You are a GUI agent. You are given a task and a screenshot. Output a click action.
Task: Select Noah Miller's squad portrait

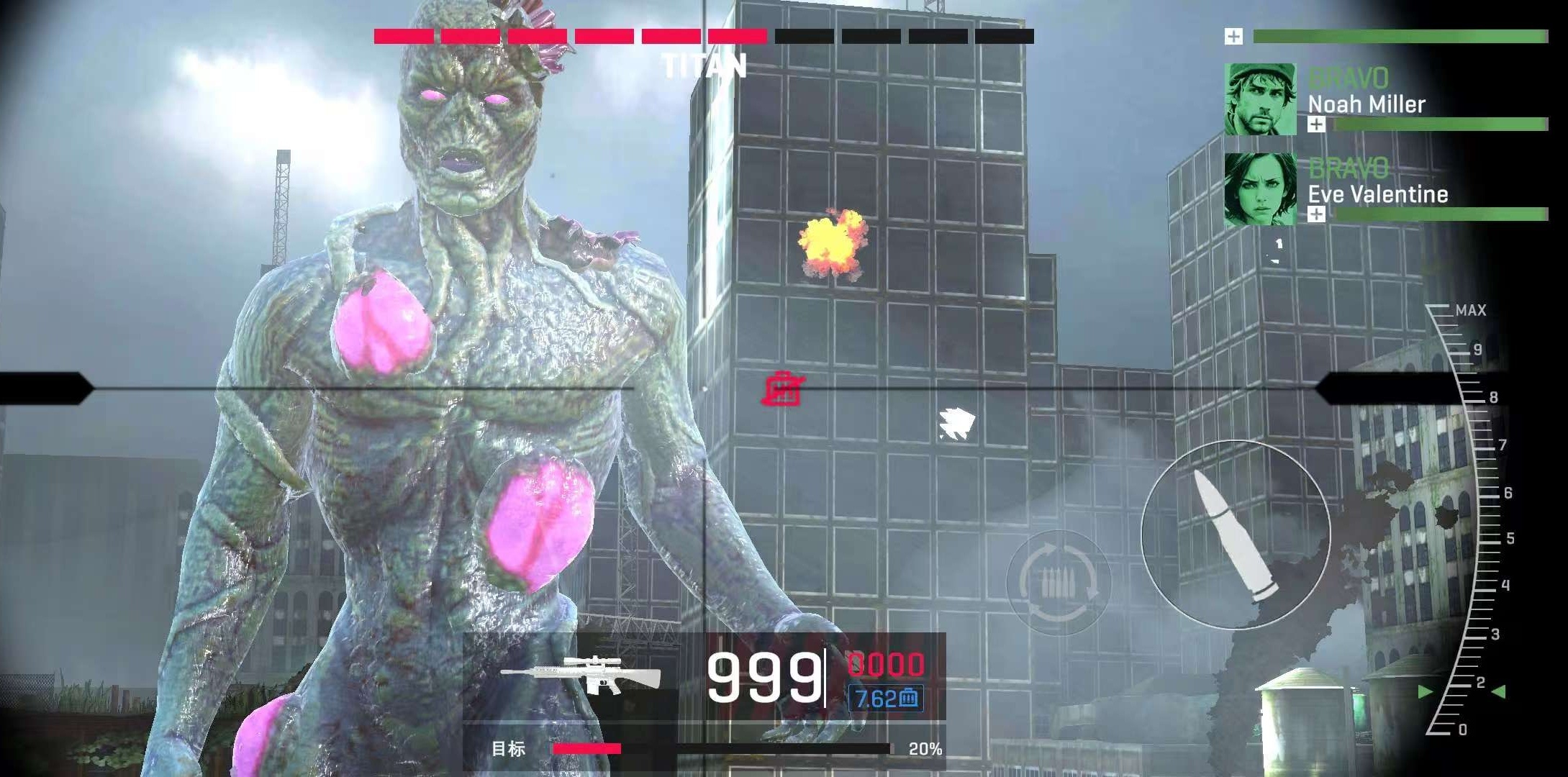click(x=1260, y=99)
